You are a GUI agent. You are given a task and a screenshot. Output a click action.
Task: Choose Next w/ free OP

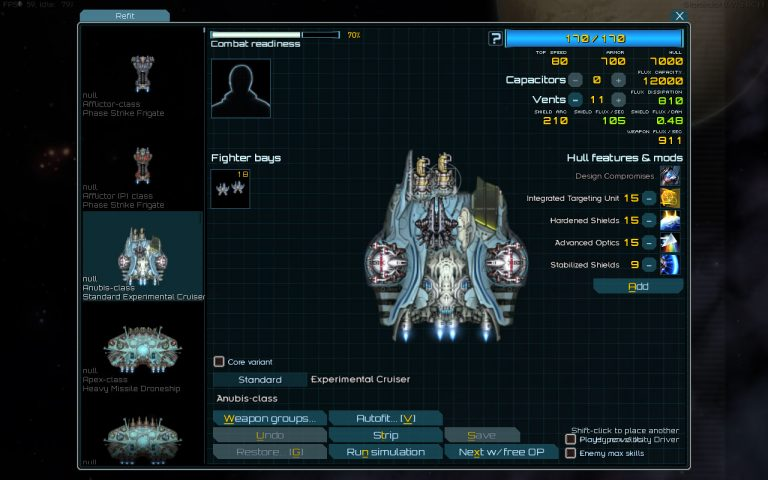tap(500, 452)
